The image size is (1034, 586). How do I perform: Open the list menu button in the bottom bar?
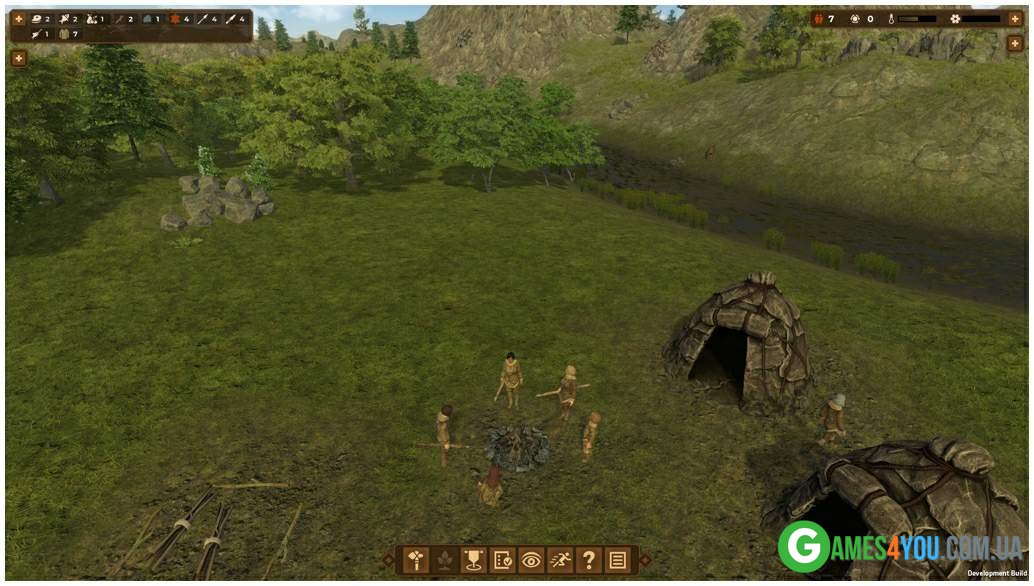pos(618,560)
